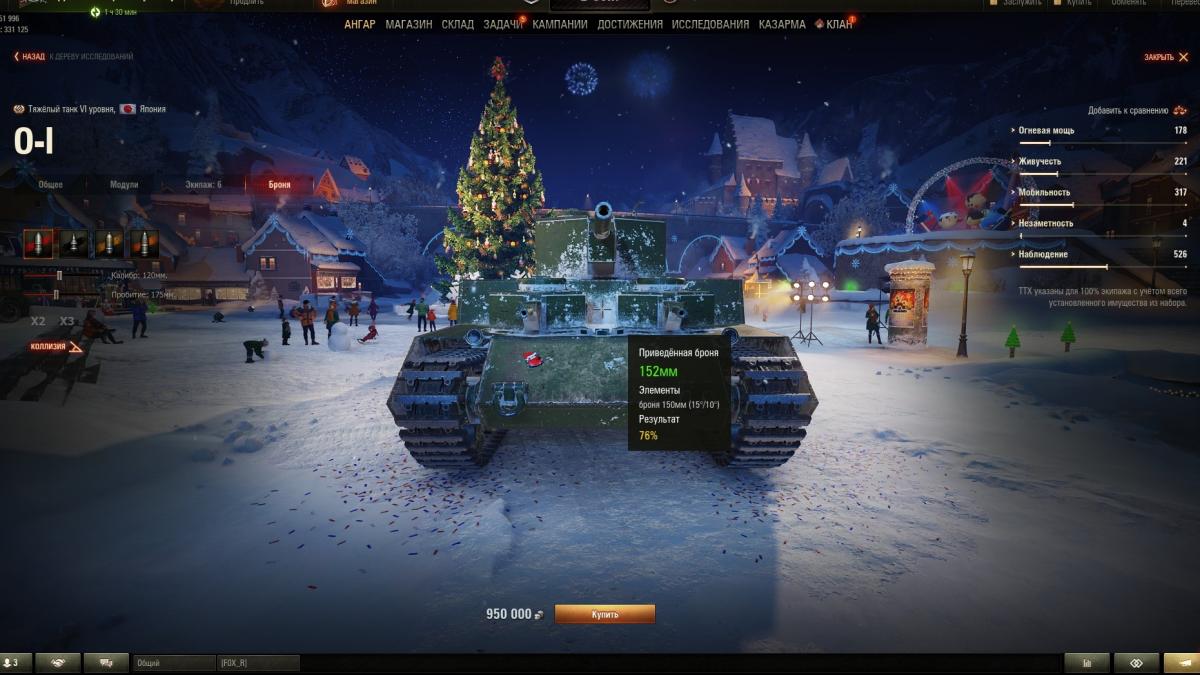1200x675 pixels.
Task: Close the vehicle preview with Закрыть
Action: pos(1162,57)
